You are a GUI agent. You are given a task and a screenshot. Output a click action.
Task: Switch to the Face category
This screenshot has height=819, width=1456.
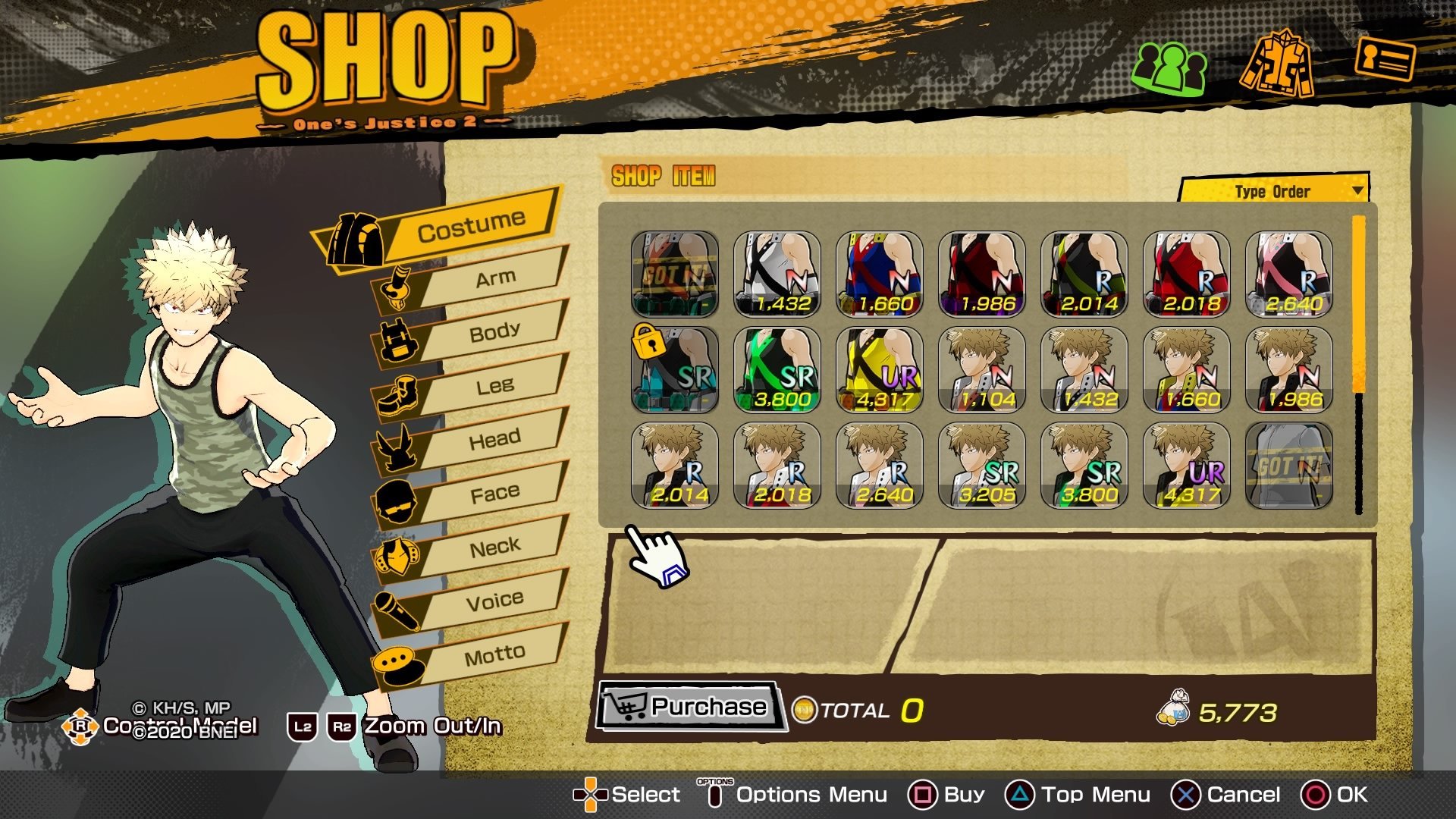point(494,494)
